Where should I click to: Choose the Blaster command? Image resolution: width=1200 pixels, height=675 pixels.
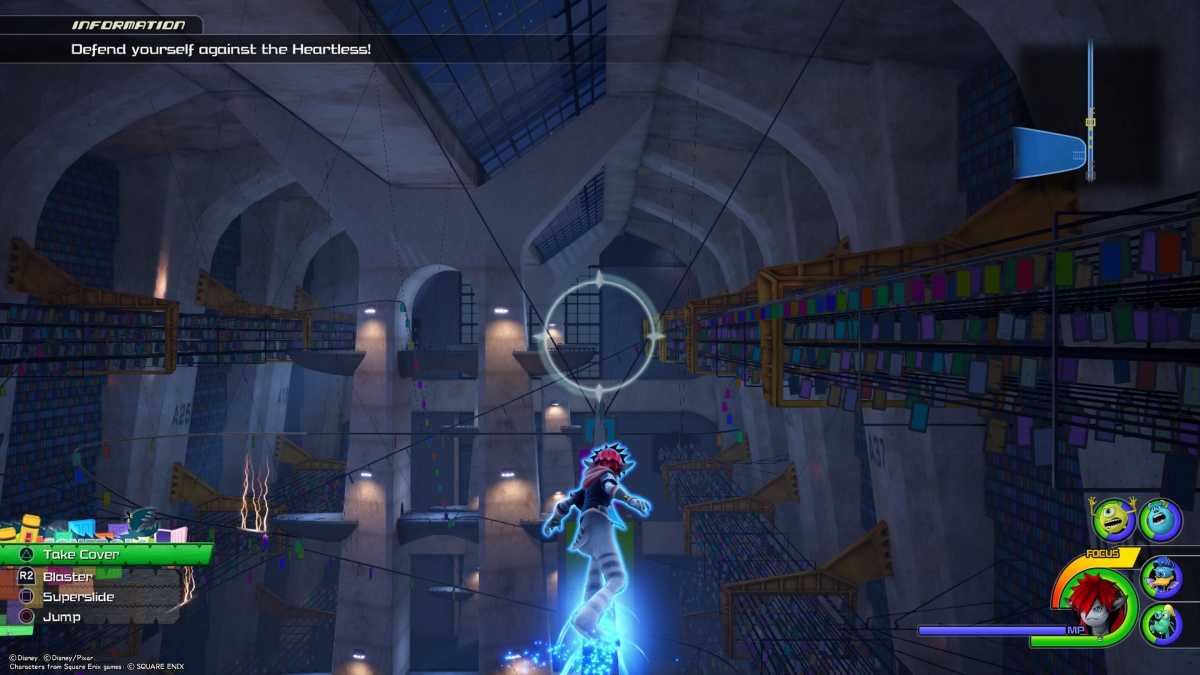coord(68,576)
